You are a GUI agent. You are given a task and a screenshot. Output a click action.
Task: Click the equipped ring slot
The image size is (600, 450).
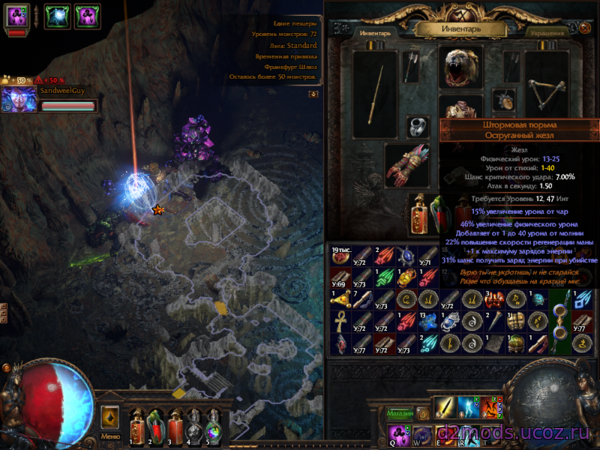point(417,126)
